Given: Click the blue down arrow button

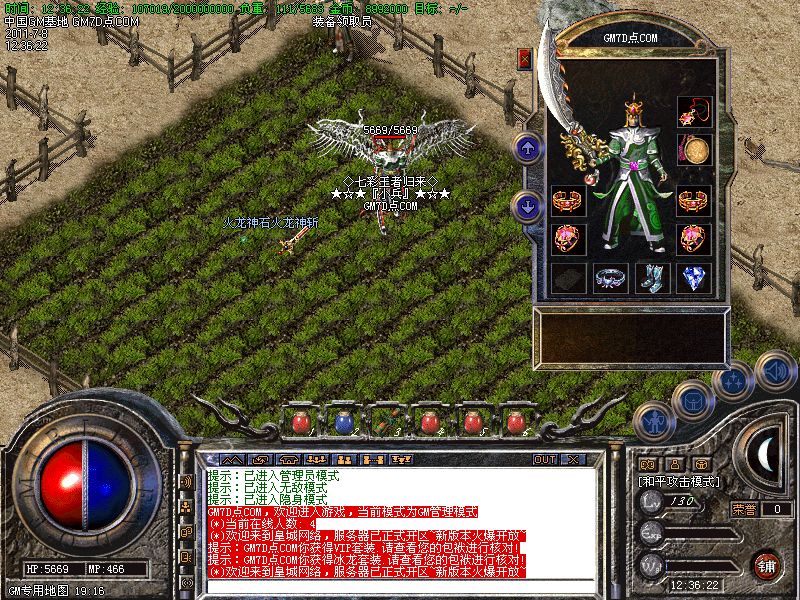Looking at the screenshot, I should pyautogui.click(x=527, y=206).
